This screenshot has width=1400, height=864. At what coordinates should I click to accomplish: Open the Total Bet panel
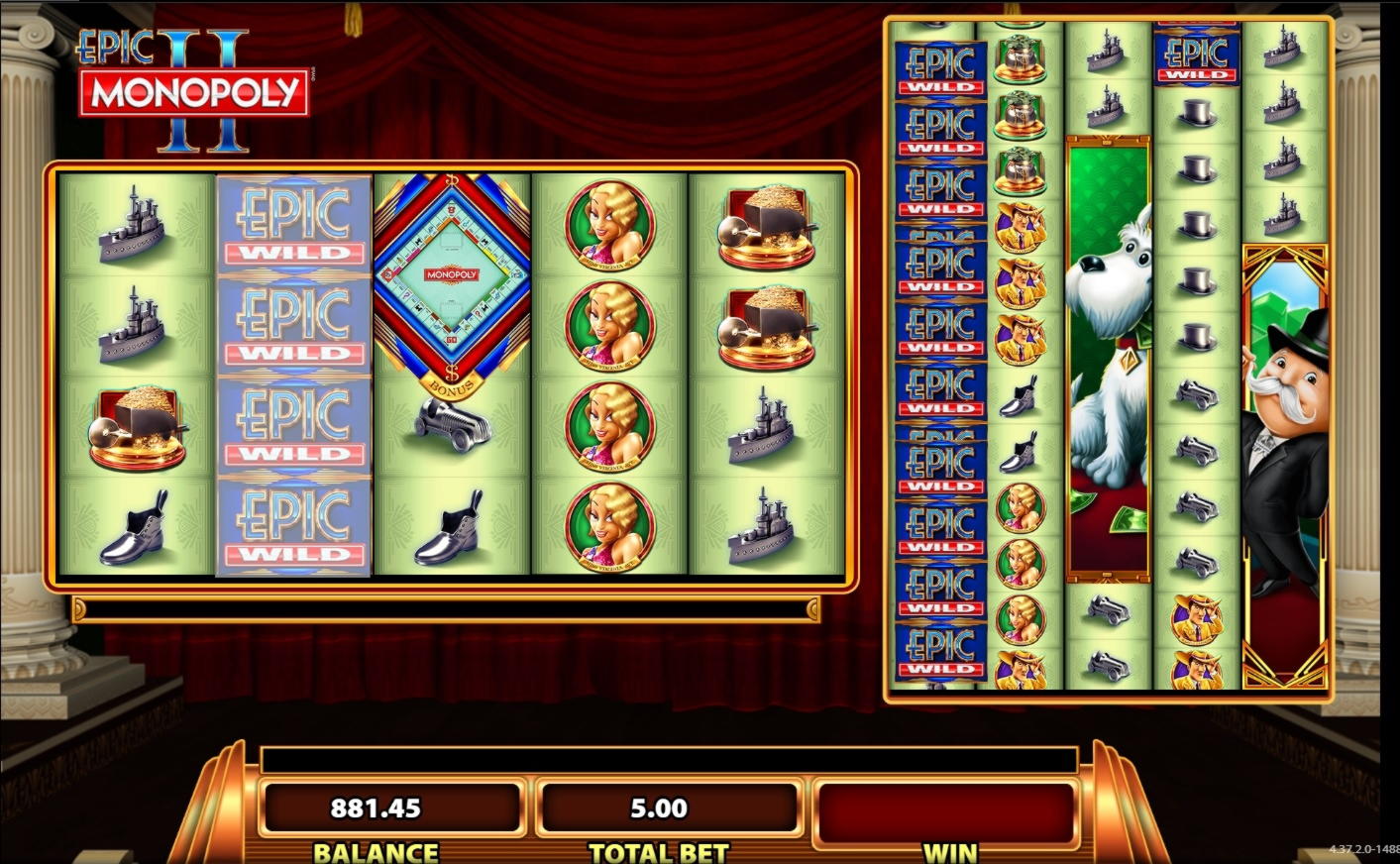[x=659, y=810]
